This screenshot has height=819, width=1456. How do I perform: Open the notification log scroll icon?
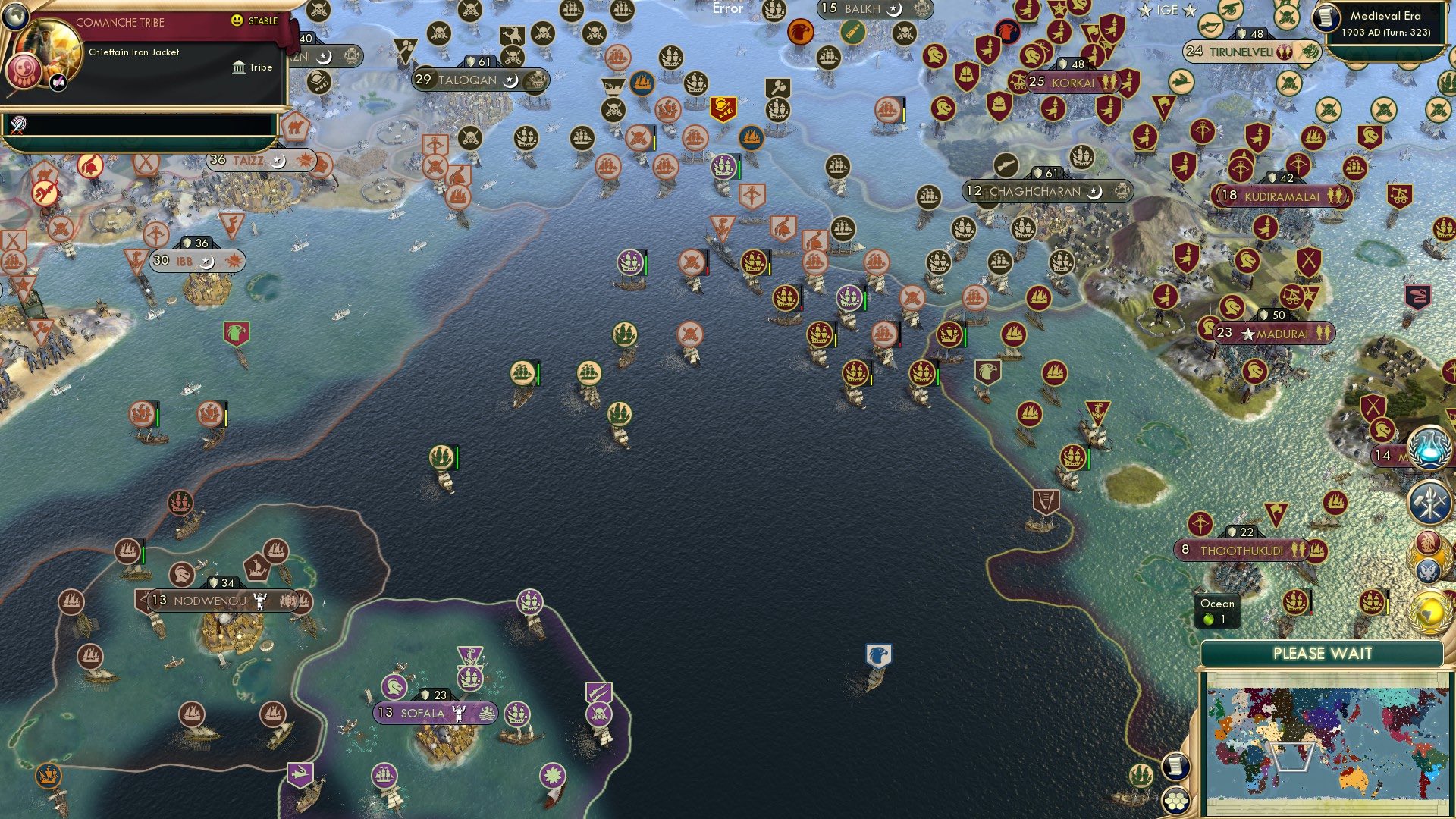(x=1175, y=767)
